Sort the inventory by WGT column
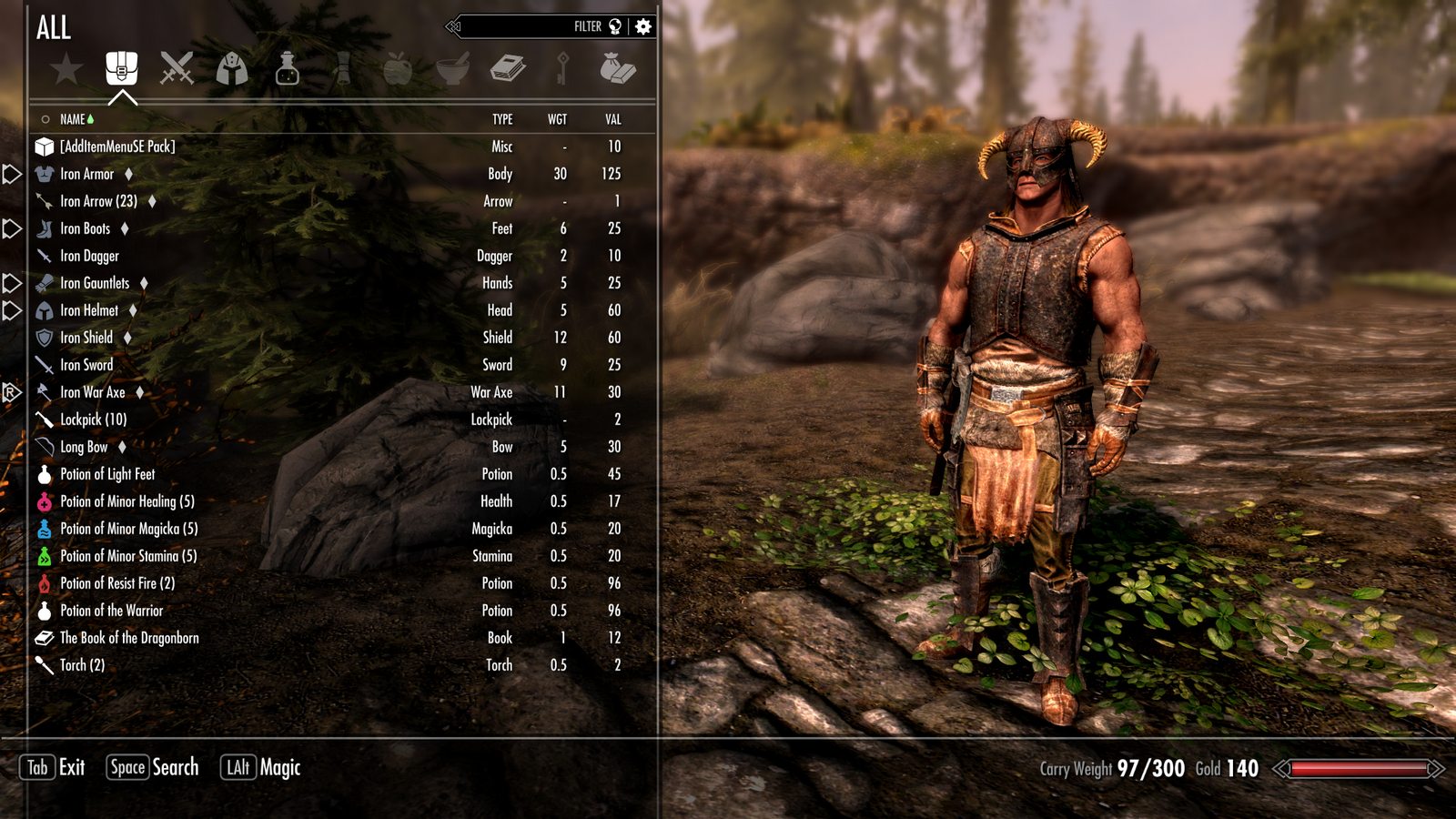The width and height of the screenshot is (1456, 819). point(557,119)
